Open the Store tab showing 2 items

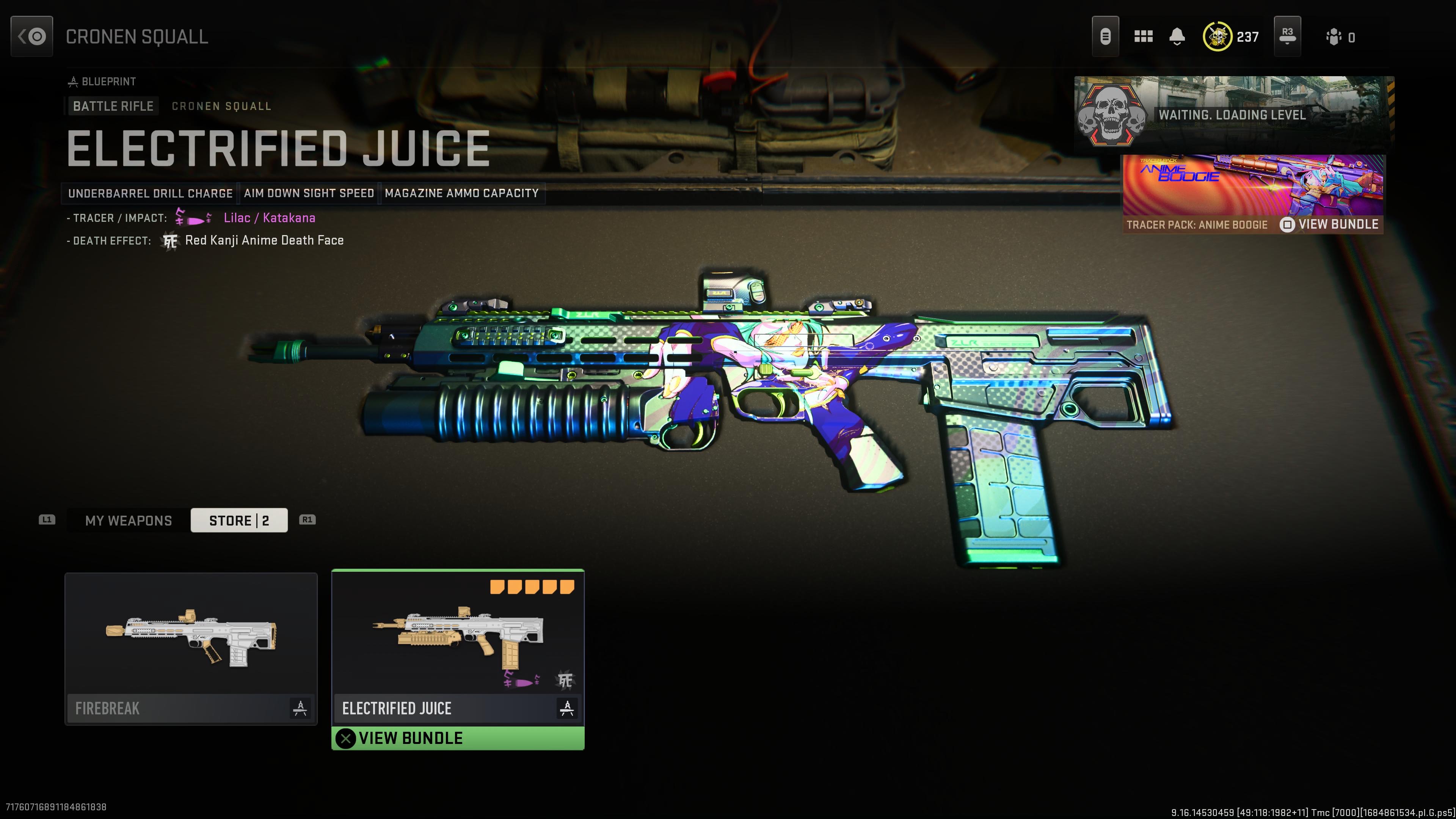(239, 520)
